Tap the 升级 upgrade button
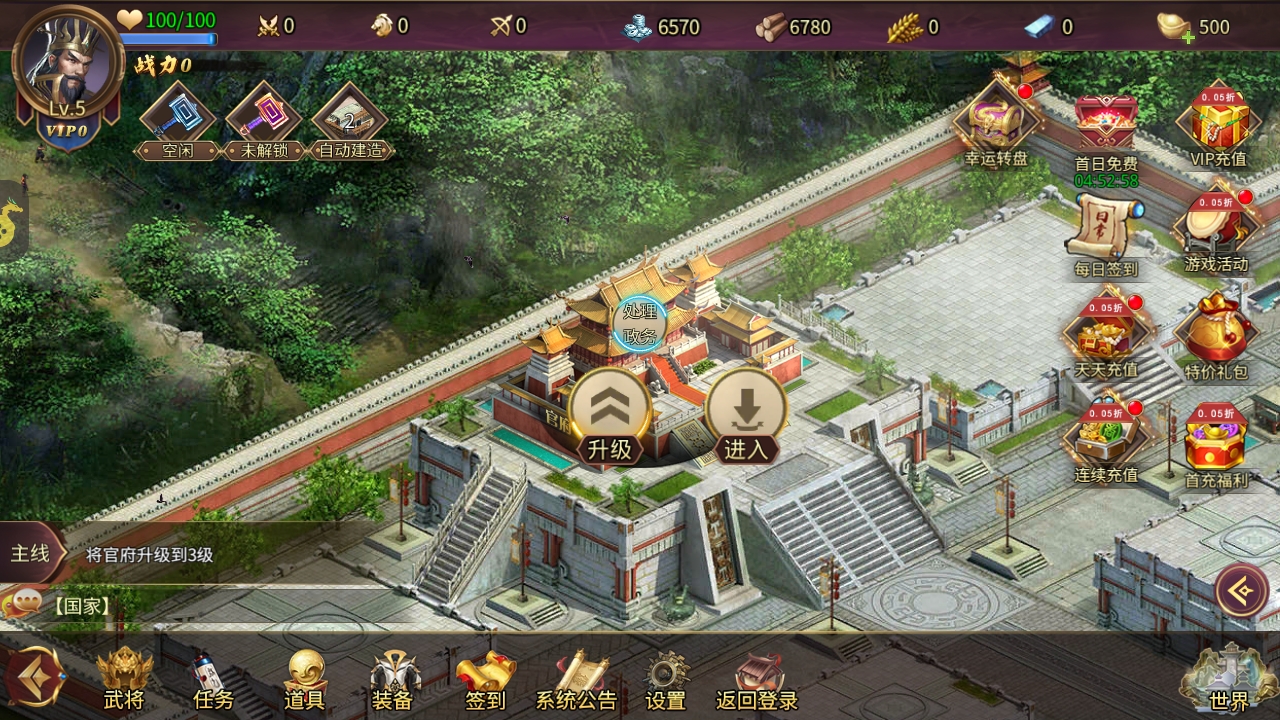Screen dimensions: 1280x720 (610, 415)
